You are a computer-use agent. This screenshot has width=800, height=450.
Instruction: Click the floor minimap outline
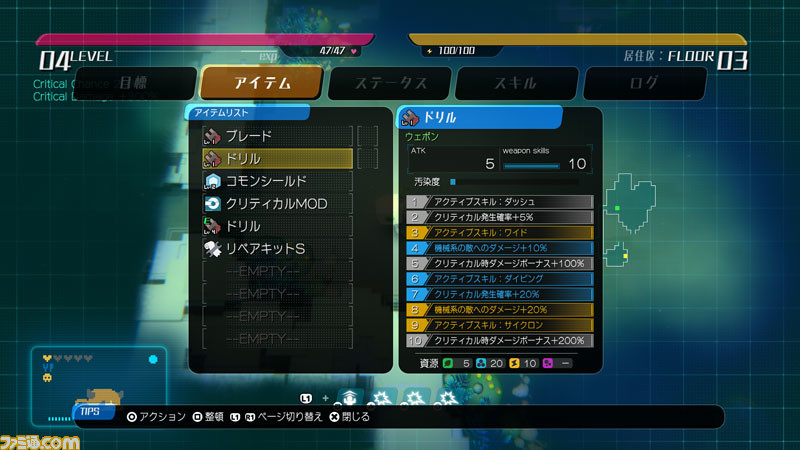(632, 202)
